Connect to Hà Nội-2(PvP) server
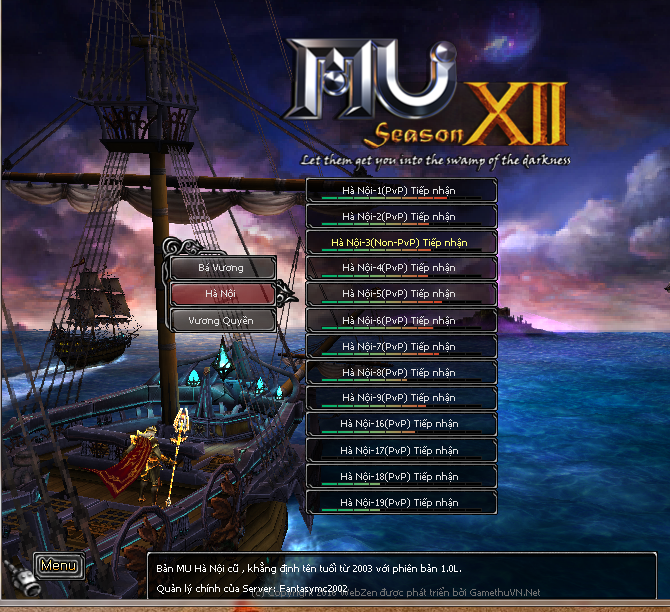670x612 pixels. 400,216
